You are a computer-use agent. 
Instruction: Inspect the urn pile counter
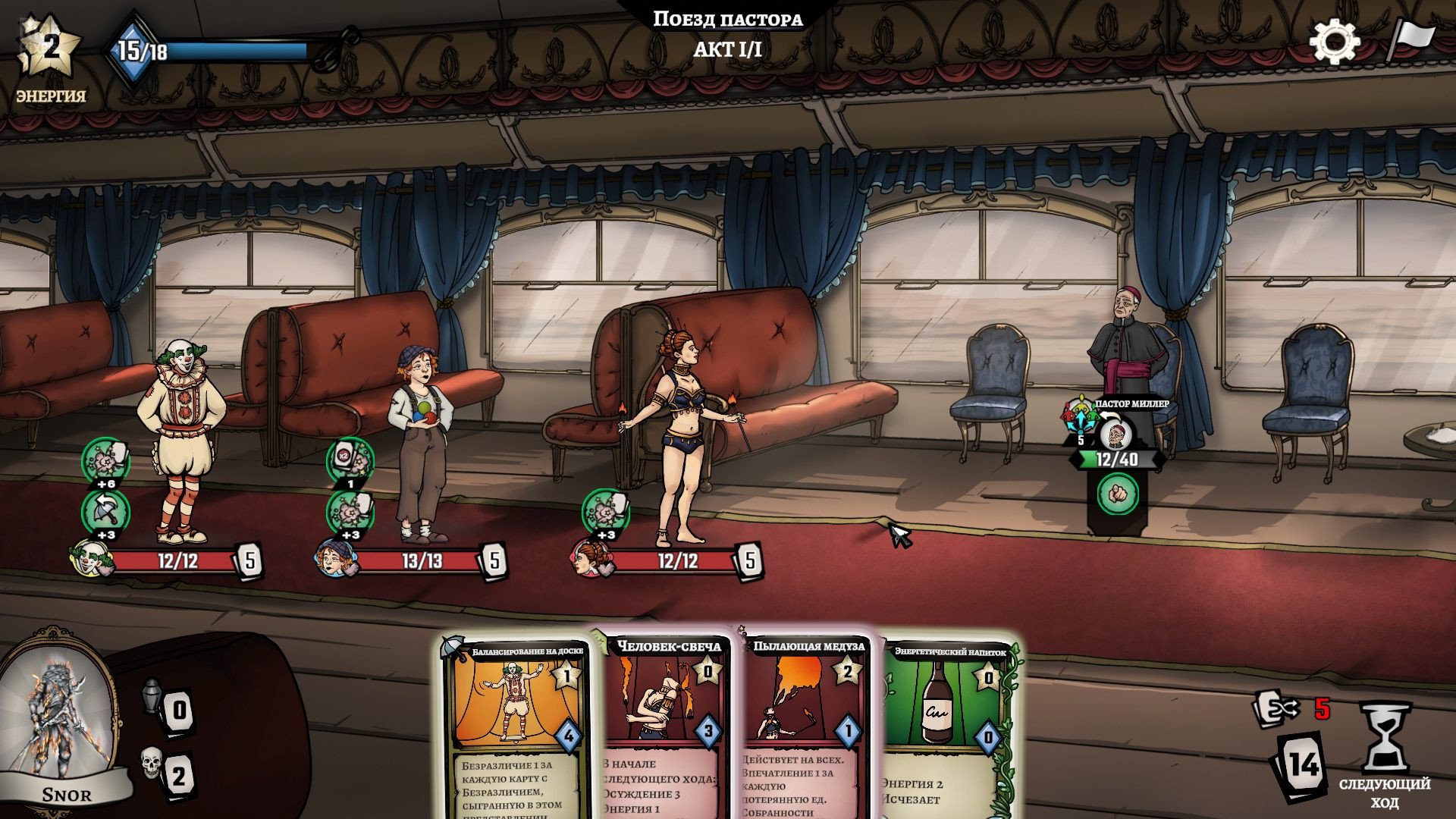[x=153, y=696]
